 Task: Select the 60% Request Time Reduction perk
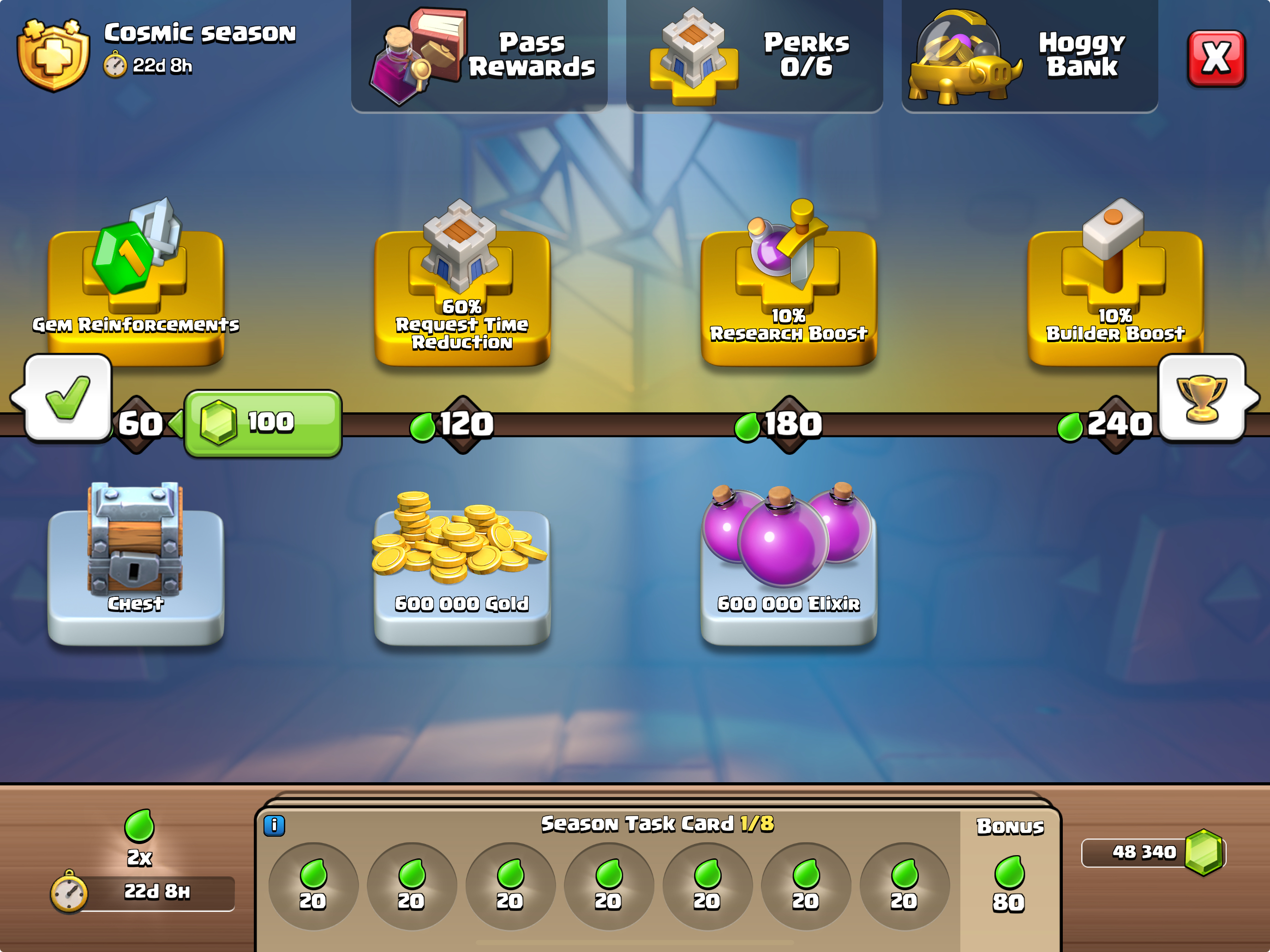point(462,290)
